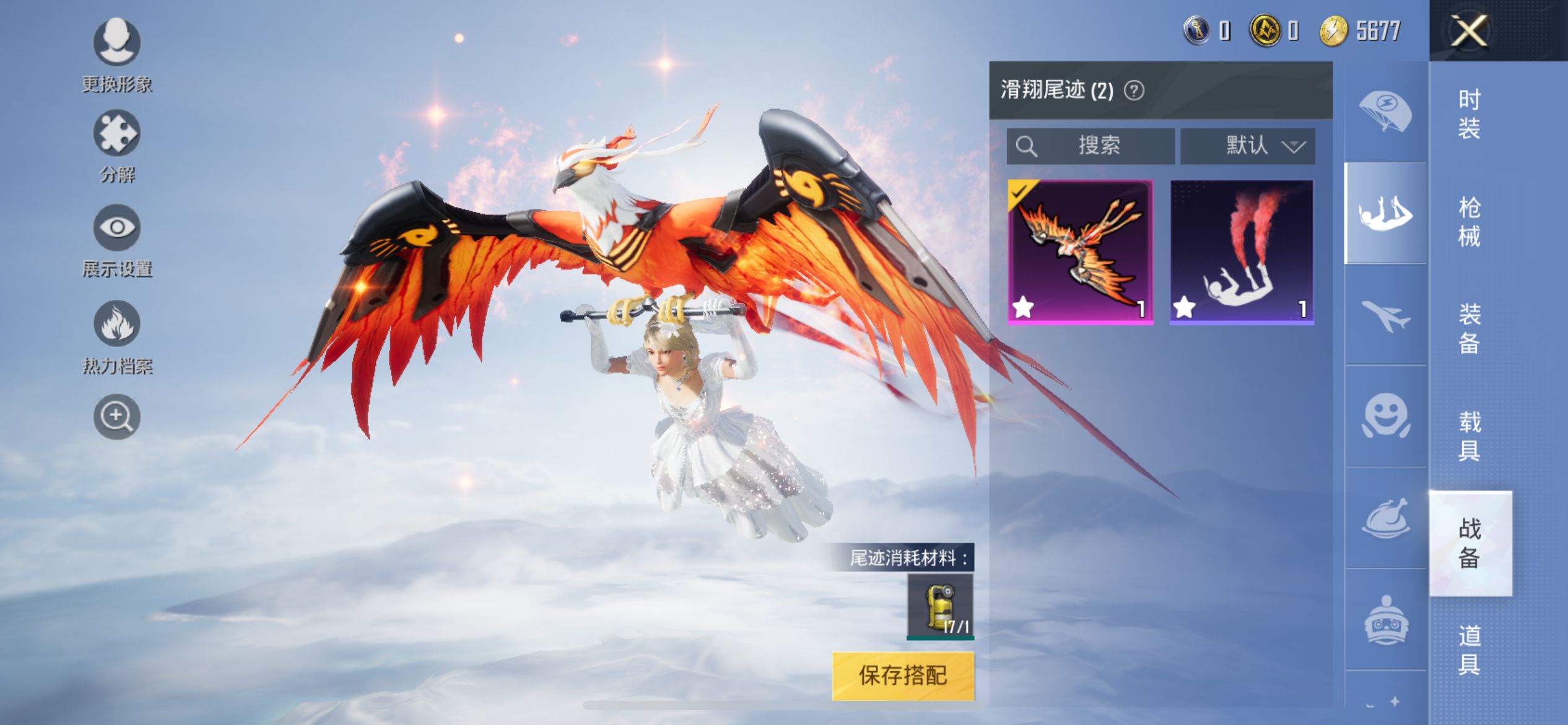The height and width of the screenshot is (725, 1568).
Task: Select the phoenix glider trail item
Action: [1080, 252]
